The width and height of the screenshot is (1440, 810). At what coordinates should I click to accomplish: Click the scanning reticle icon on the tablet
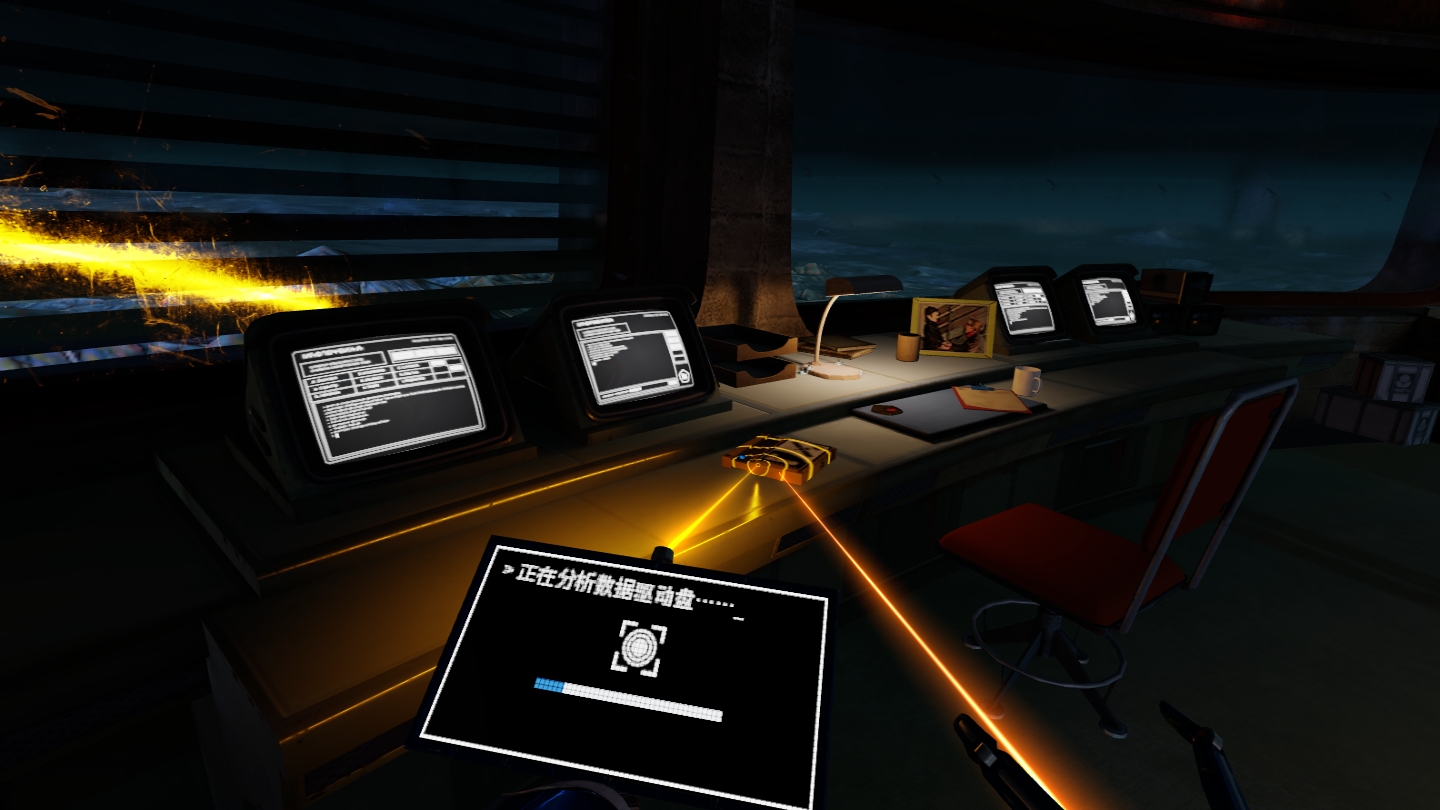[640, 648]
